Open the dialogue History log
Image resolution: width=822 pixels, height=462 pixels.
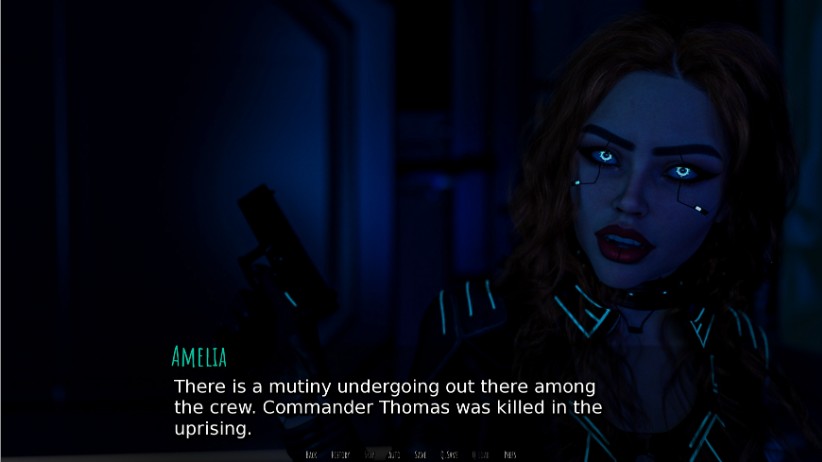pos(340,455)
